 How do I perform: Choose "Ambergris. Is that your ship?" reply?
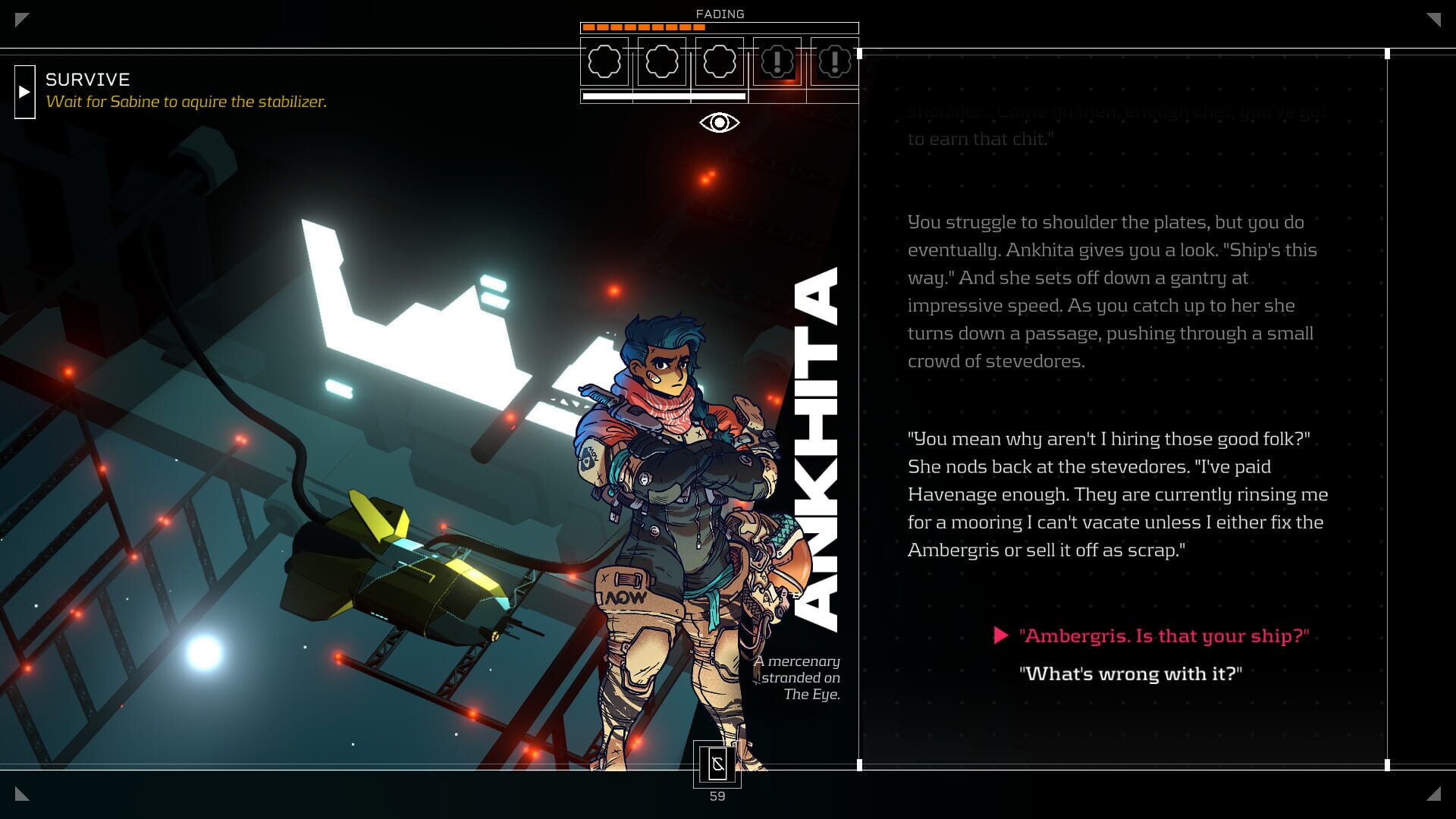click(x=1163, y=635)
